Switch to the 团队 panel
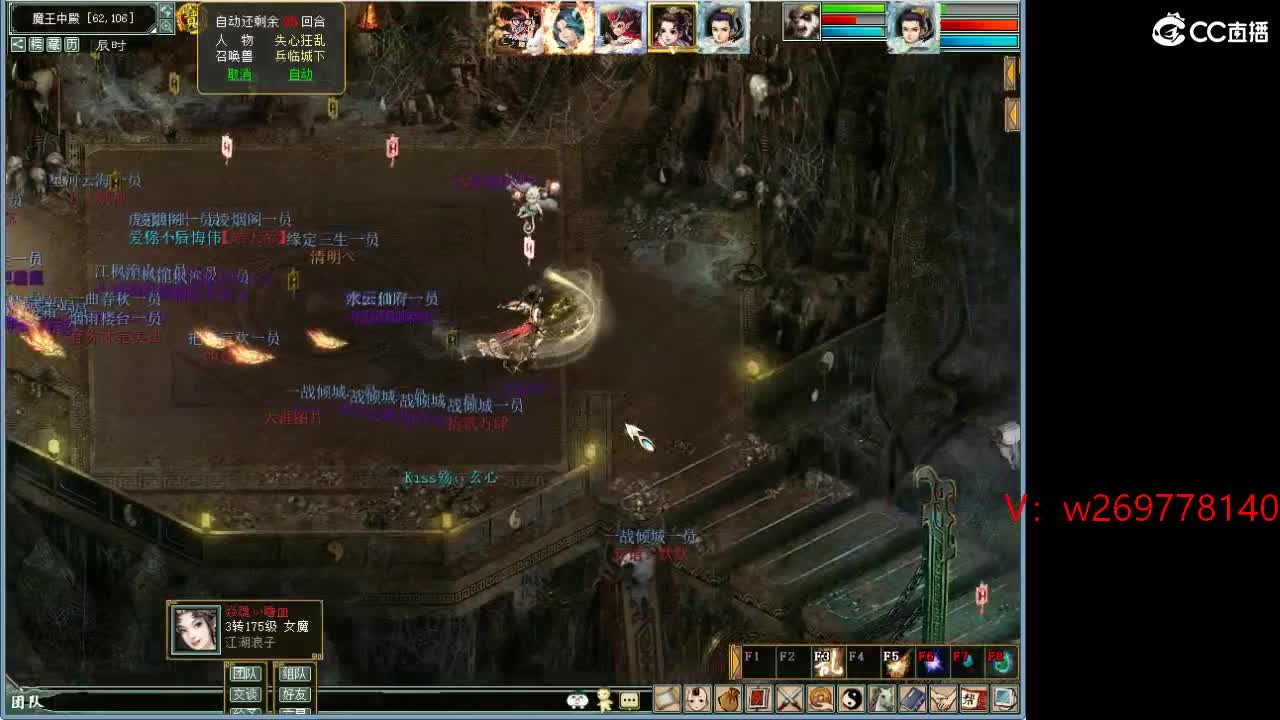Image resolution: width=1280 pixels, height=720 pixels. click(247, 673)
